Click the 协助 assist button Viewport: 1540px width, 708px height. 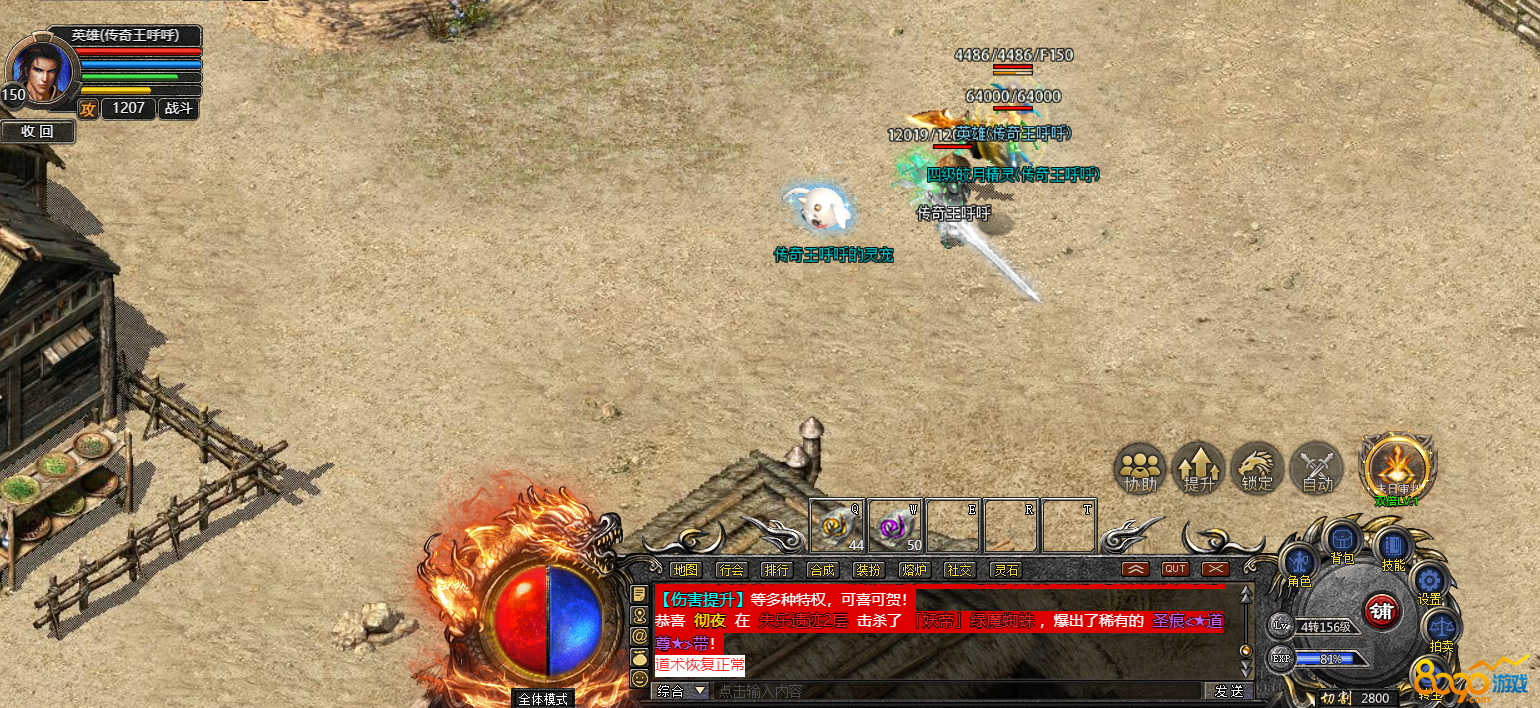(1140, 469)
